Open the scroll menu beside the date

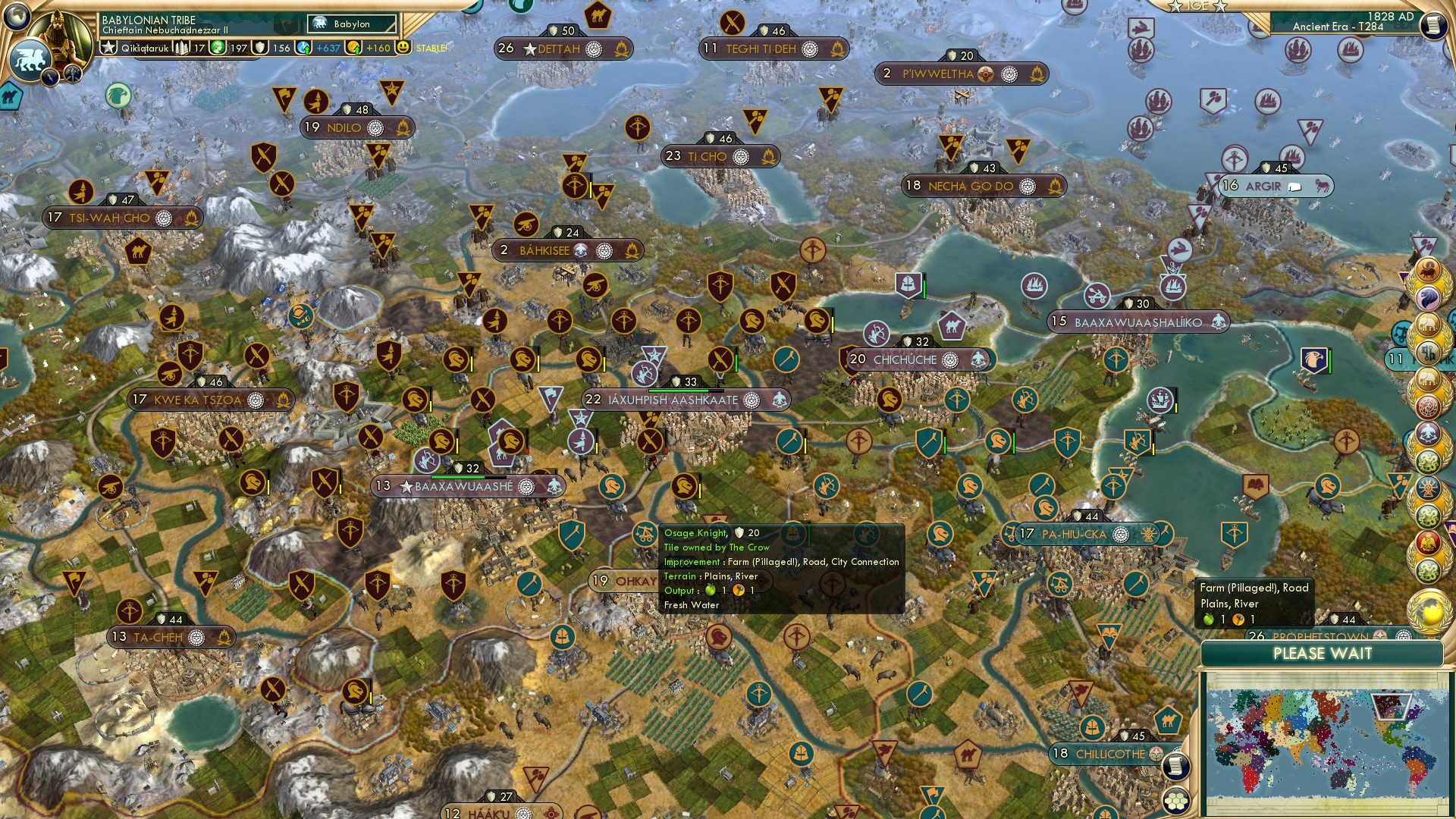1433,26
